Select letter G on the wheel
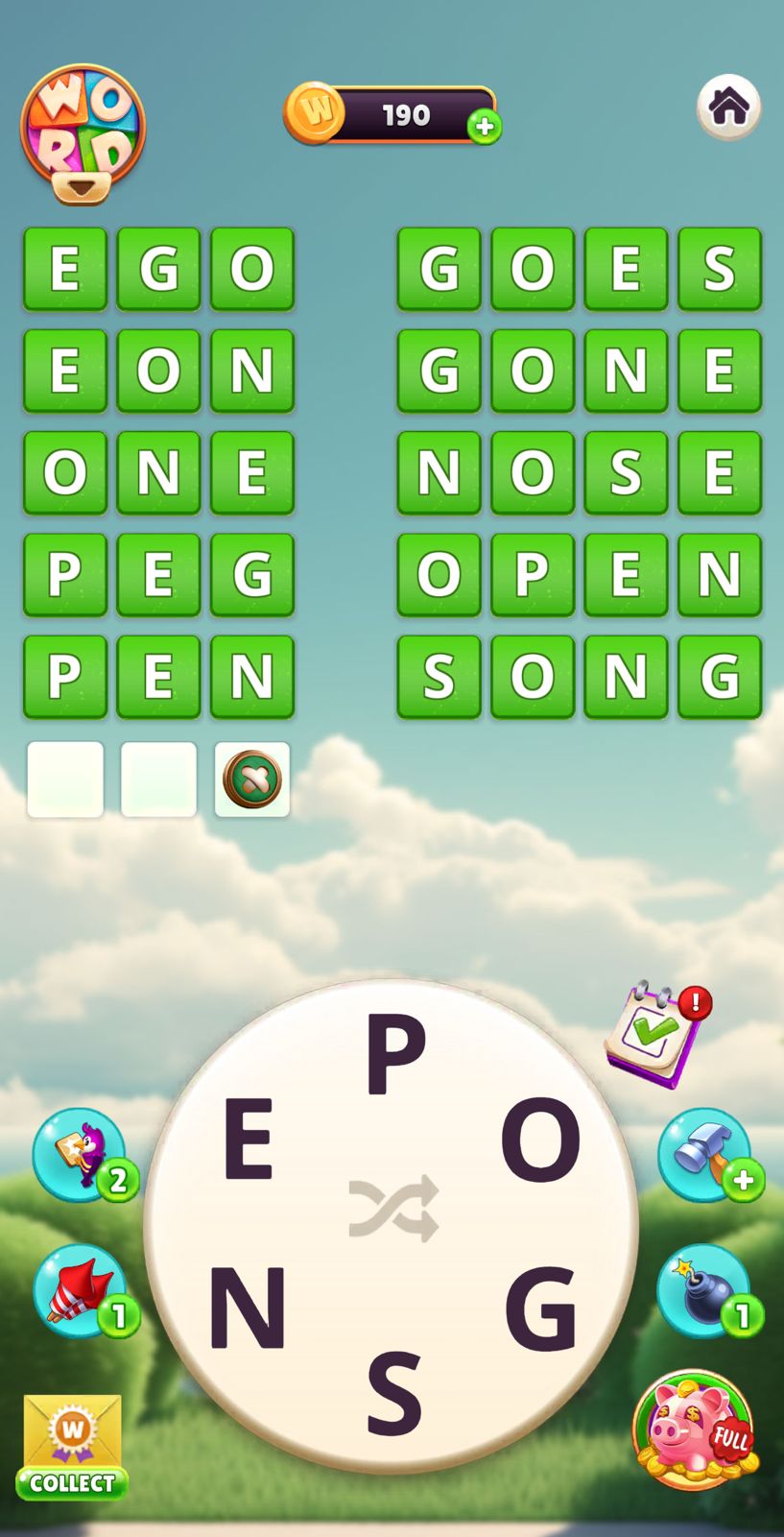 (540, 1307)
